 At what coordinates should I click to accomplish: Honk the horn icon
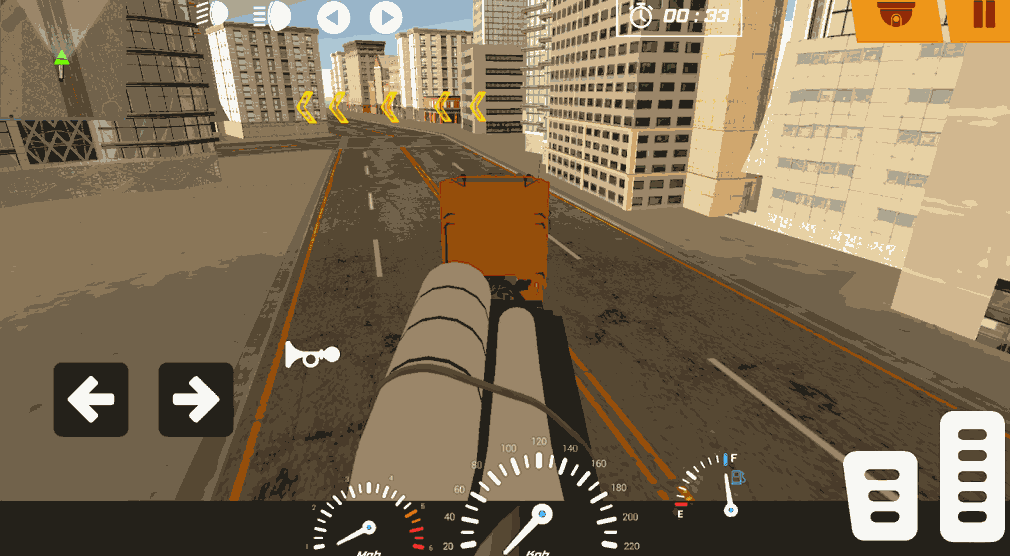(x=311, y=355)
